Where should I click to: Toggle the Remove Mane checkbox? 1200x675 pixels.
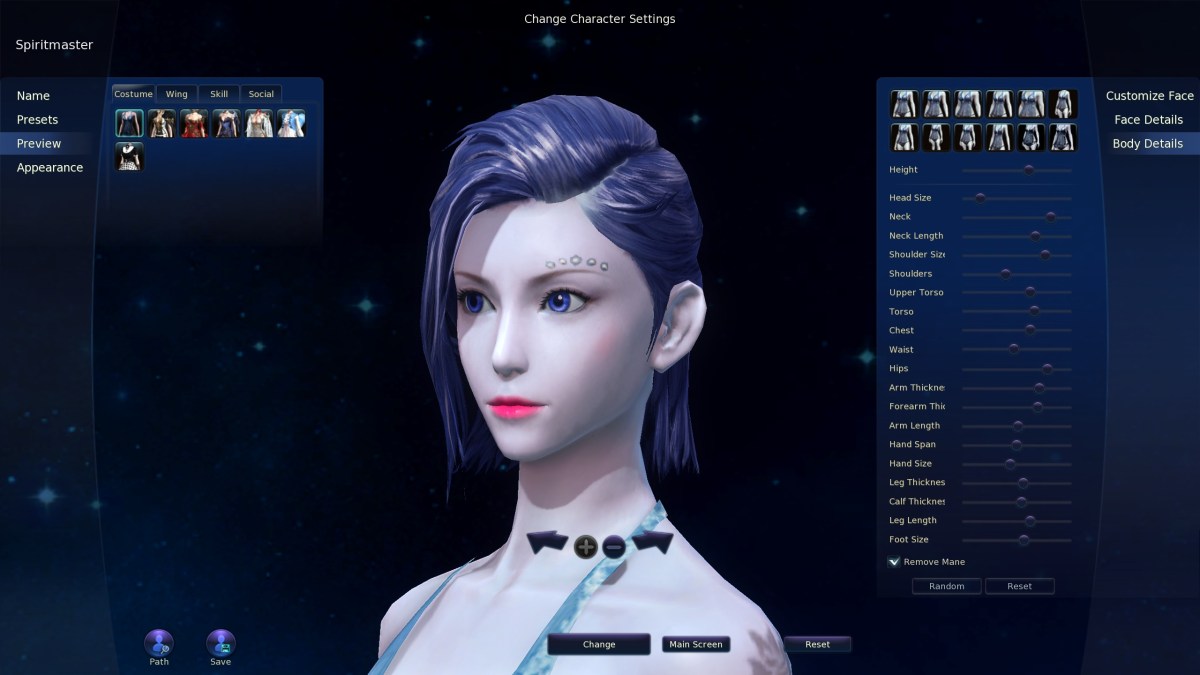click(x=894, y=562)
